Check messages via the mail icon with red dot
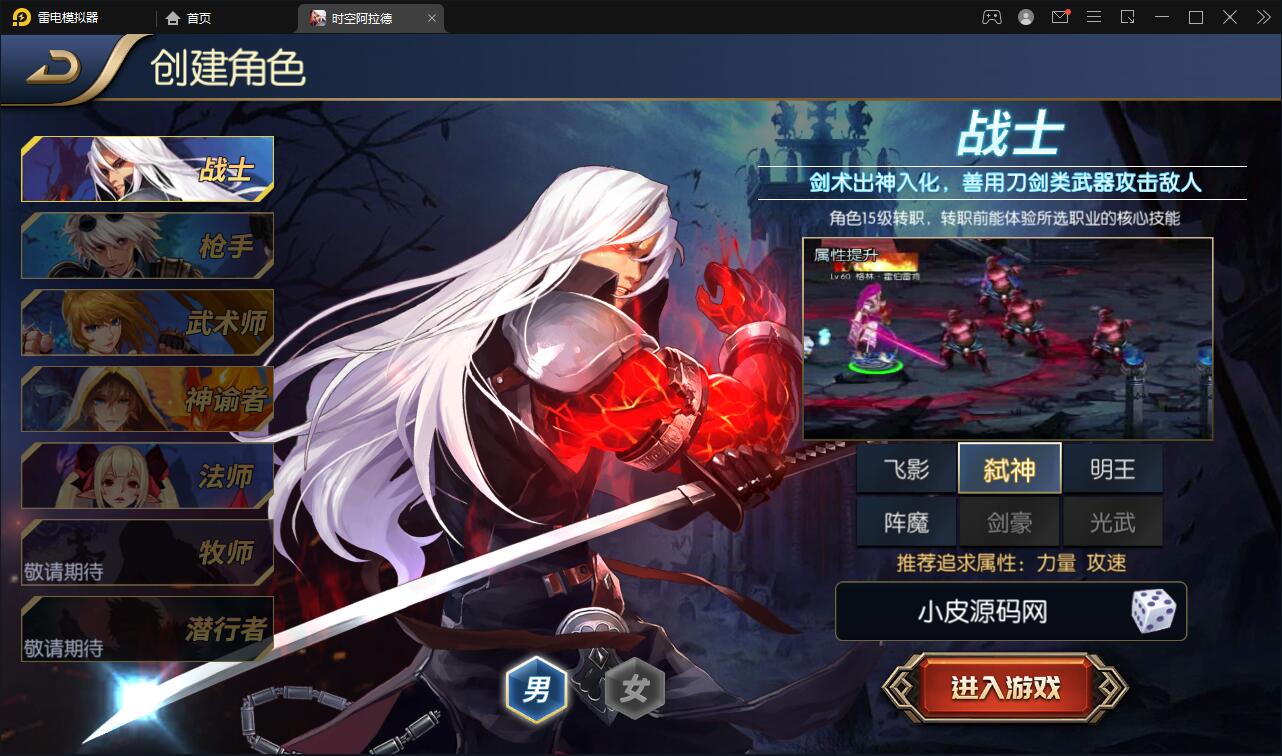Image resolution: width=1282 pixels, height=756 pixels. tap(1060, 17)
